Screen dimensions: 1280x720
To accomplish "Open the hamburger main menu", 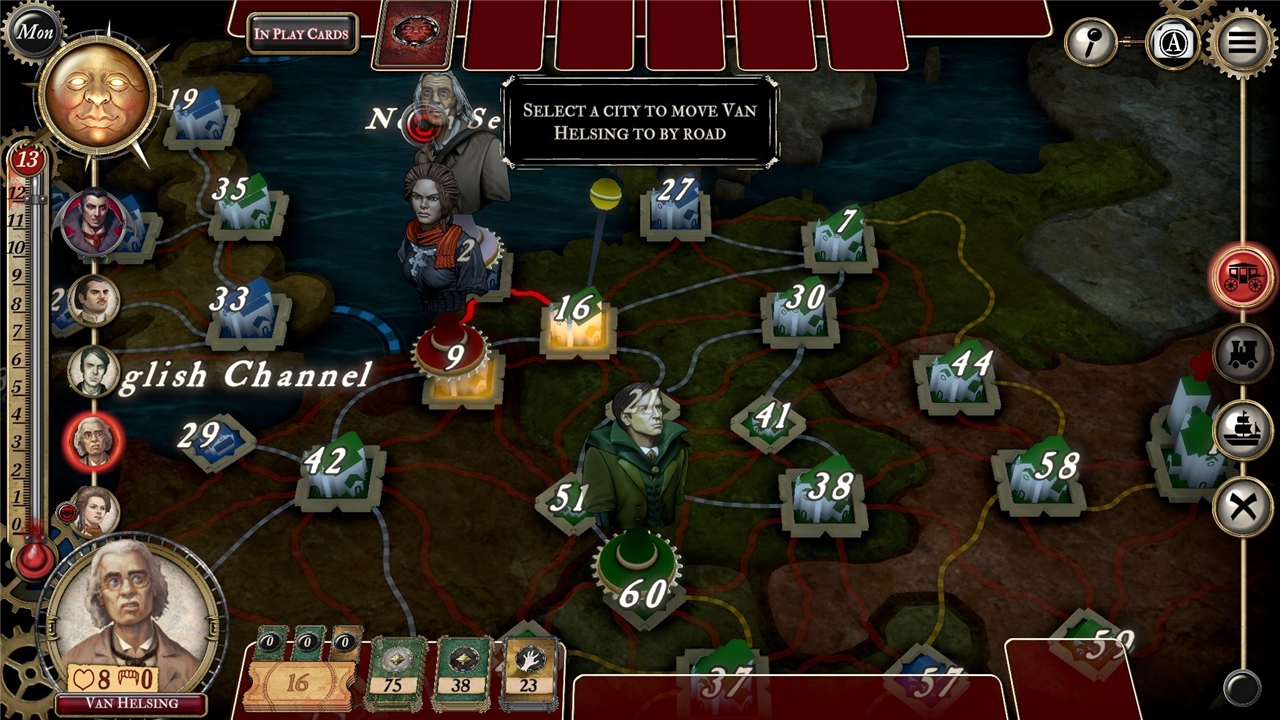I will (1241, 42).
